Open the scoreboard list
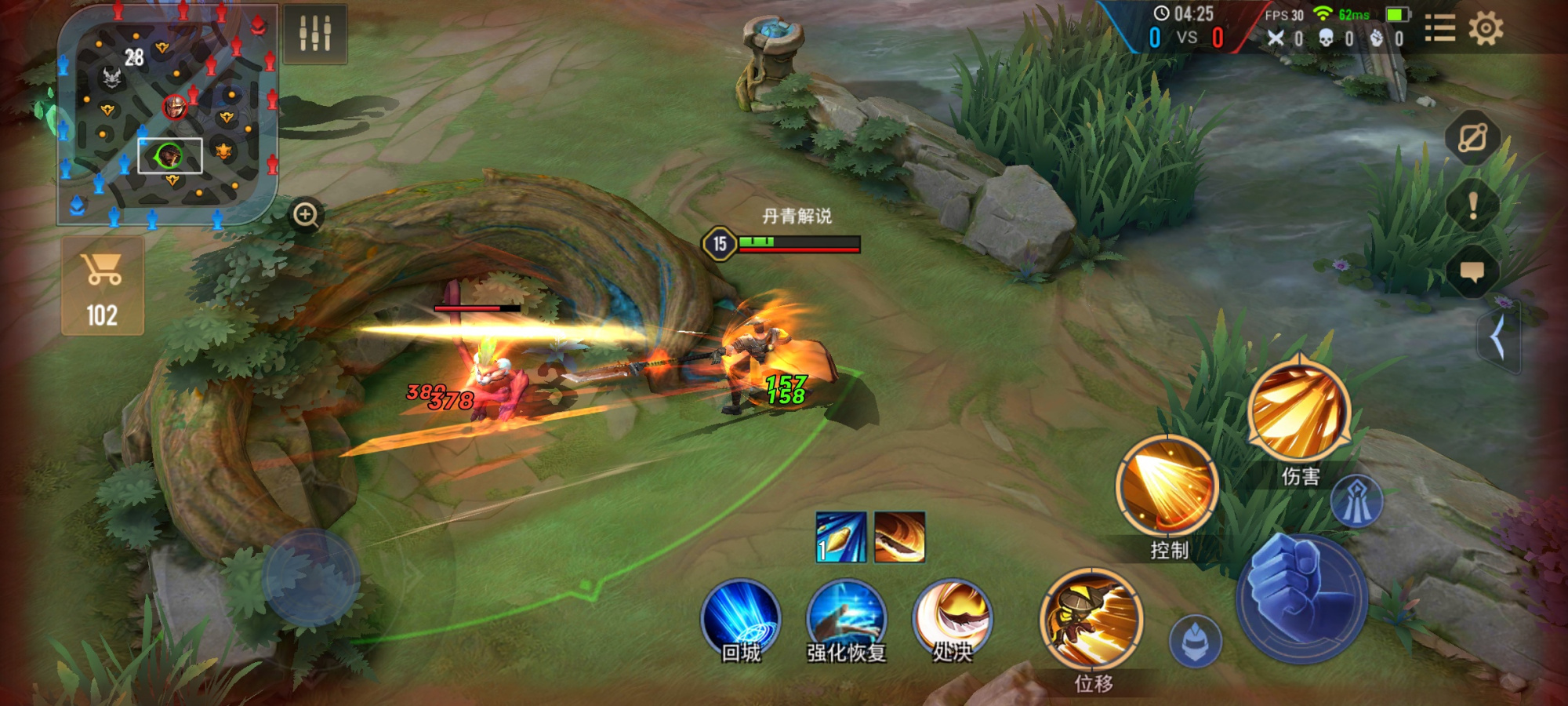Image resolution: width=1568 pixels, height=706 pixels. coord(1439,29)
